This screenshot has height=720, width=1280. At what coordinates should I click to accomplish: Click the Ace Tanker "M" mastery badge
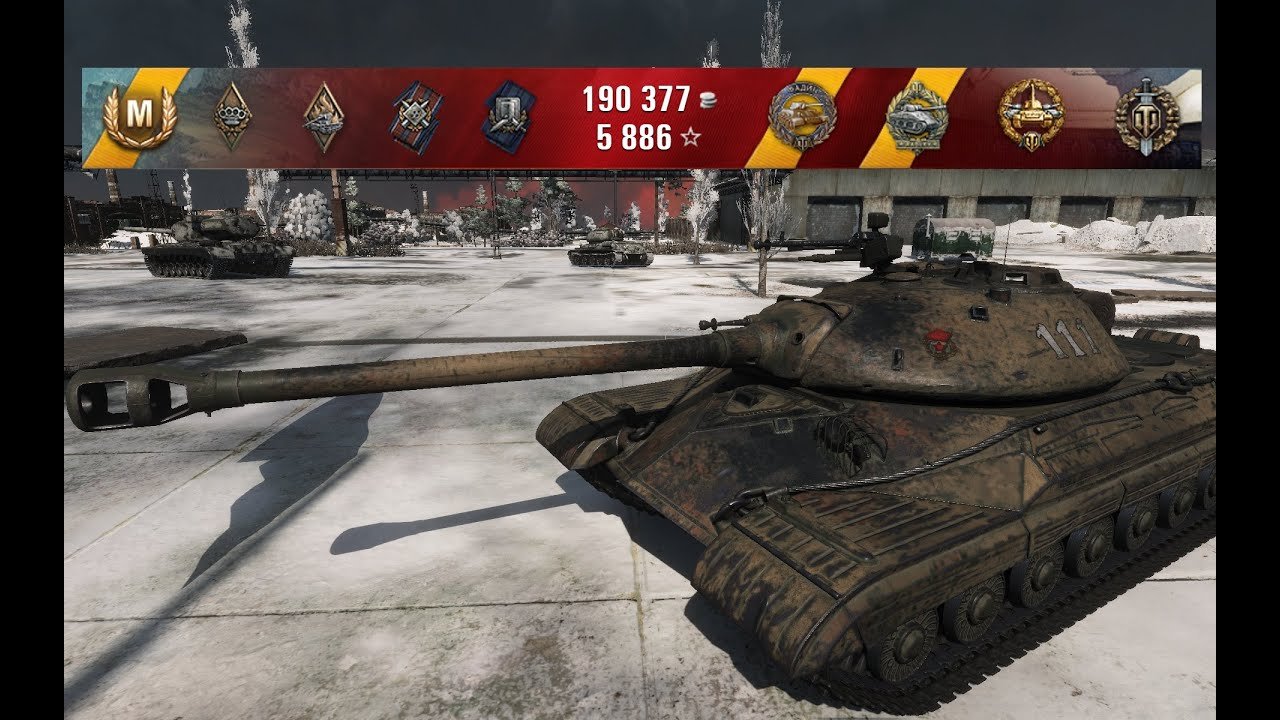140,117
